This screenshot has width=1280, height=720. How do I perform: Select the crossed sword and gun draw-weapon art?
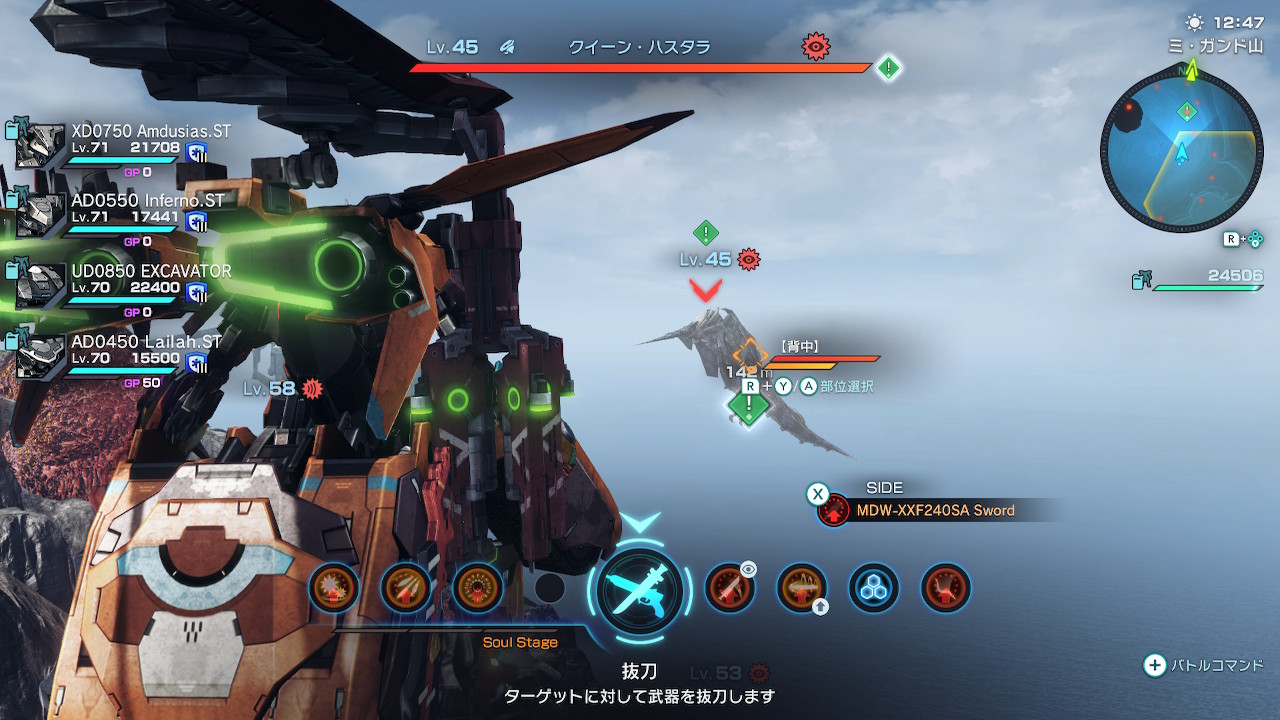640,590
